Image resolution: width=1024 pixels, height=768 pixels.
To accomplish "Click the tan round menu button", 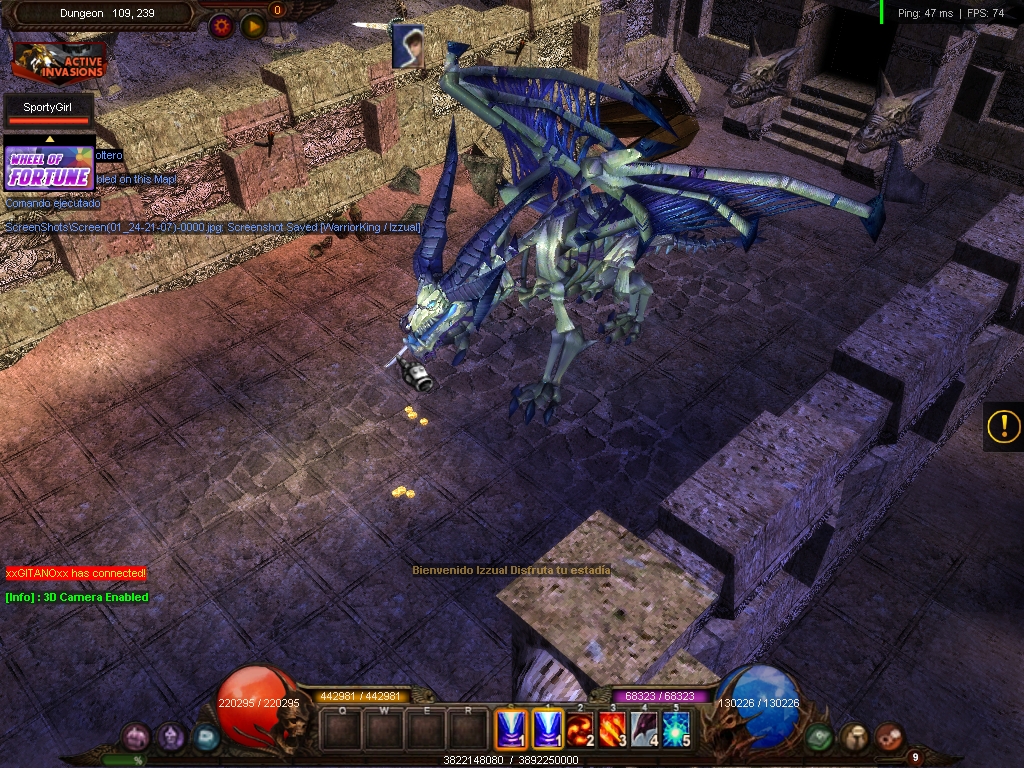I will click(x=854, y=738).
